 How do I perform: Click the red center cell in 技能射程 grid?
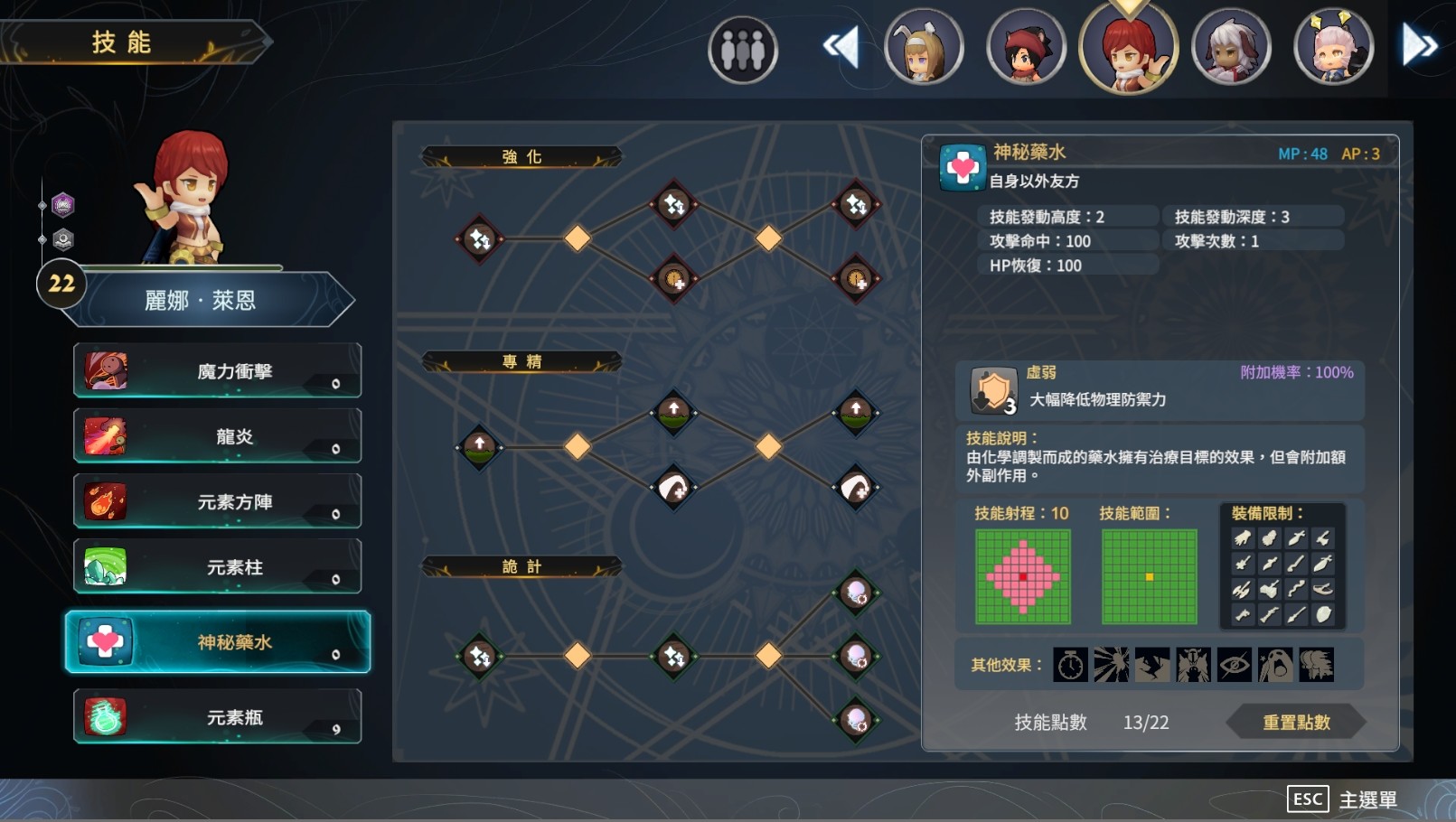point(1022,575)
